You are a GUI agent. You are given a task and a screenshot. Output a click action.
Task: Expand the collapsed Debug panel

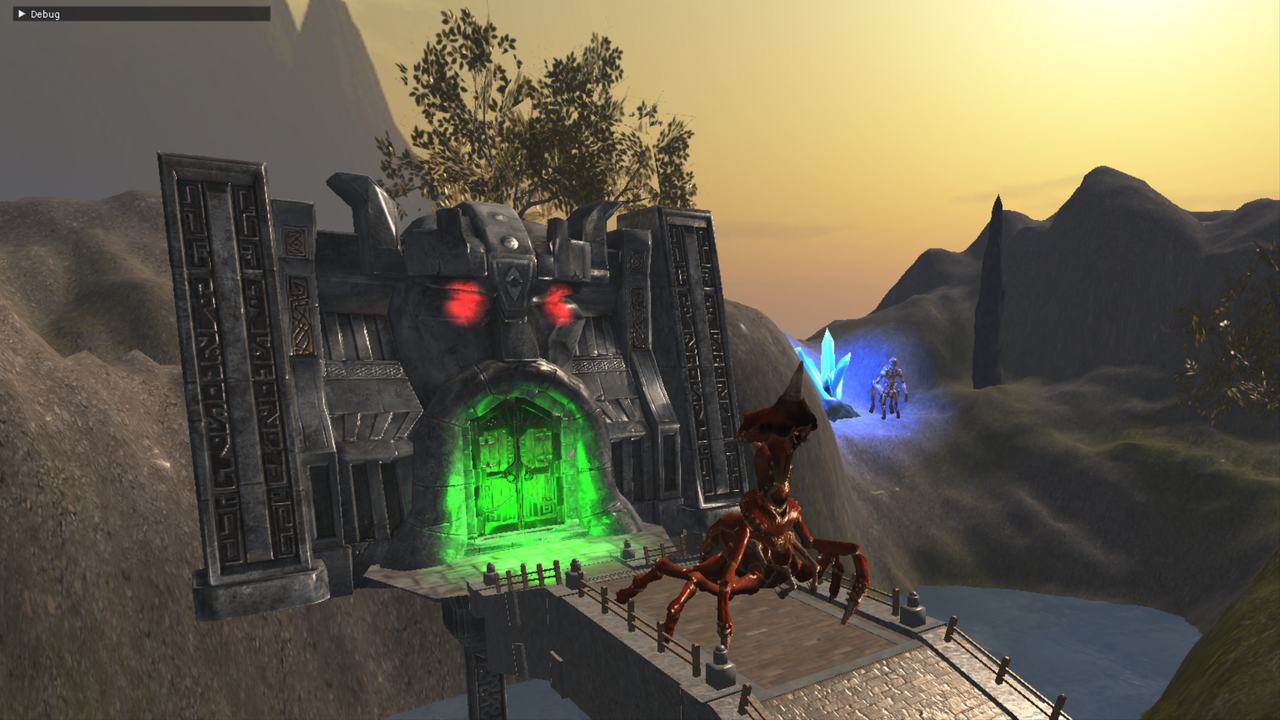coord(22,14)
